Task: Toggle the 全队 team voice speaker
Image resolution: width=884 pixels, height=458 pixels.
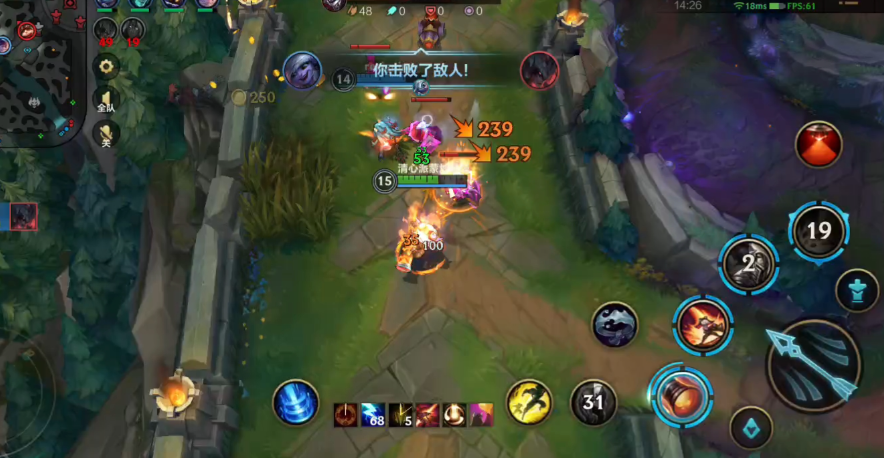Action: click(x=106, y=100)
